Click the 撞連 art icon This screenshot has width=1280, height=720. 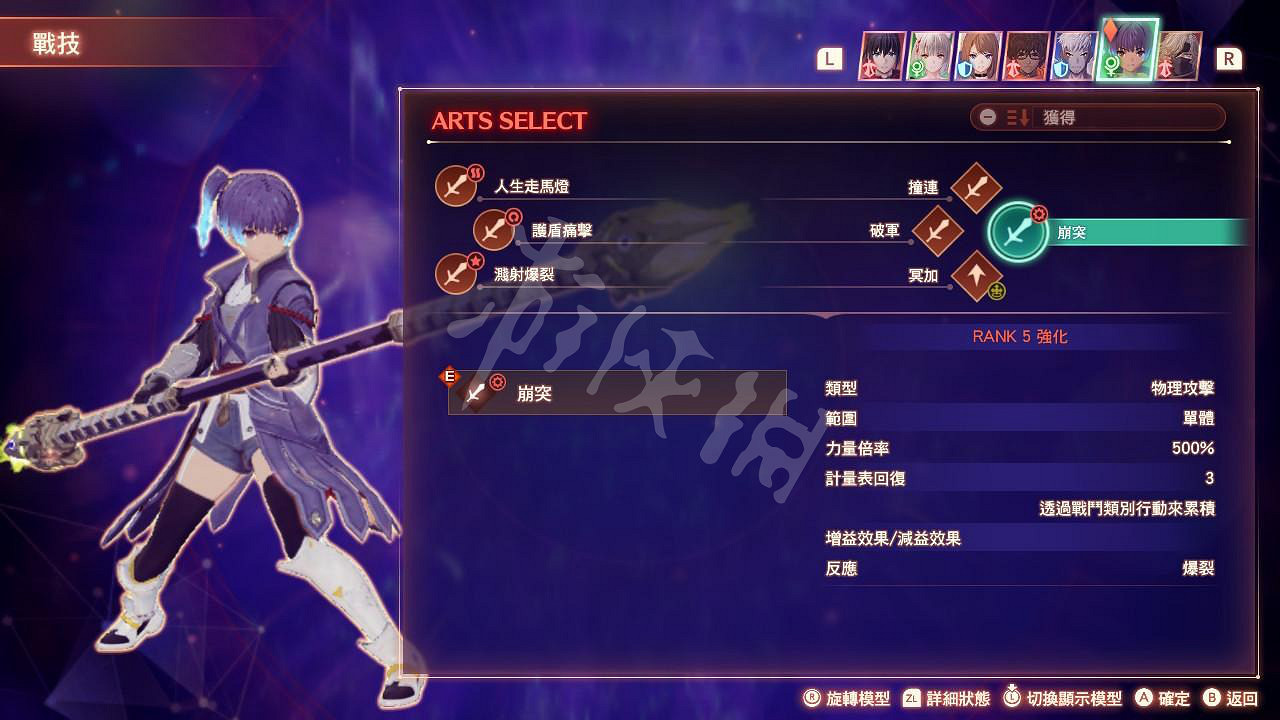click(977, 185)
